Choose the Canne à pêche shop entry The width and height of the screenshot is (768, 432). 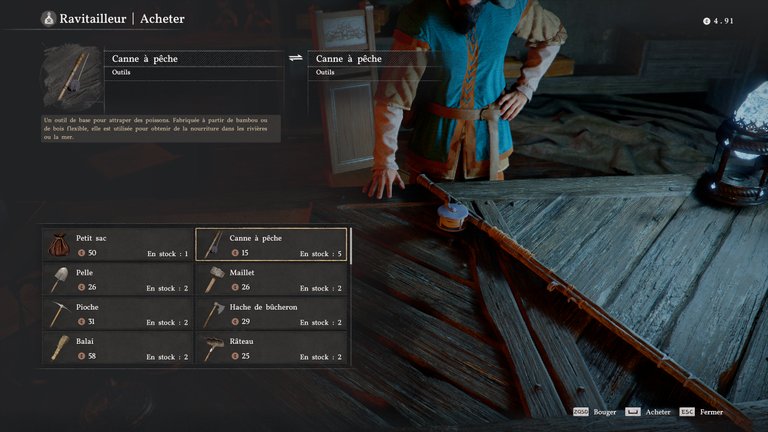point(271,246)
